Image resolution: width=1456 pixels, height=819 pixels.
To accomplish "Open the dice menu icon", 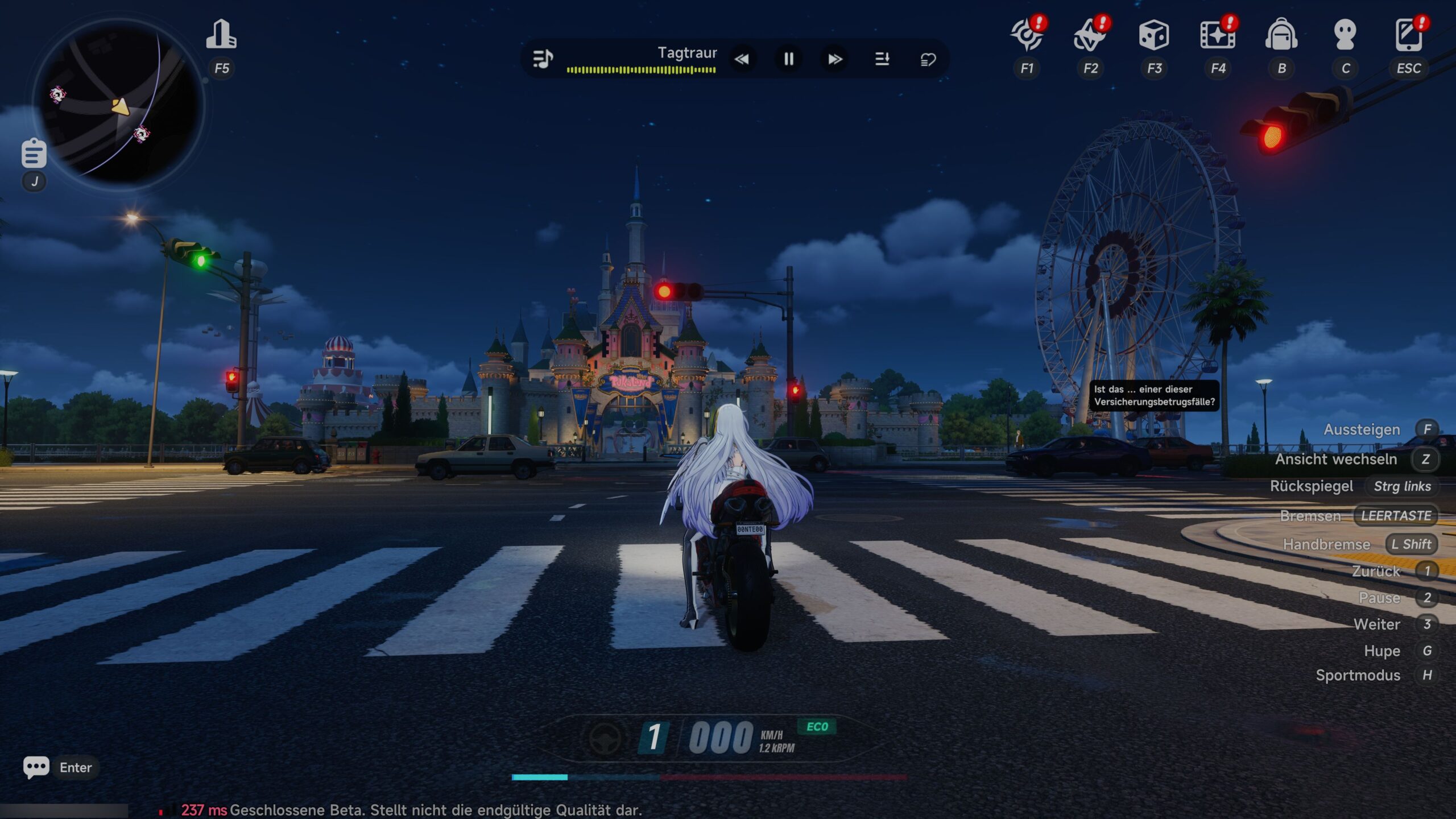I will (x=1154, y=35).
